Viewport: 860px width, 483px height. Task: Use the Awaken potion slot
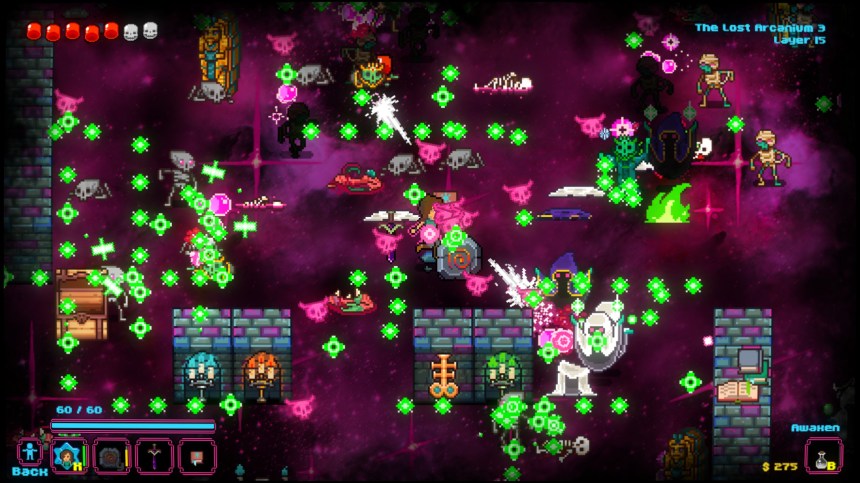point(823,455)
